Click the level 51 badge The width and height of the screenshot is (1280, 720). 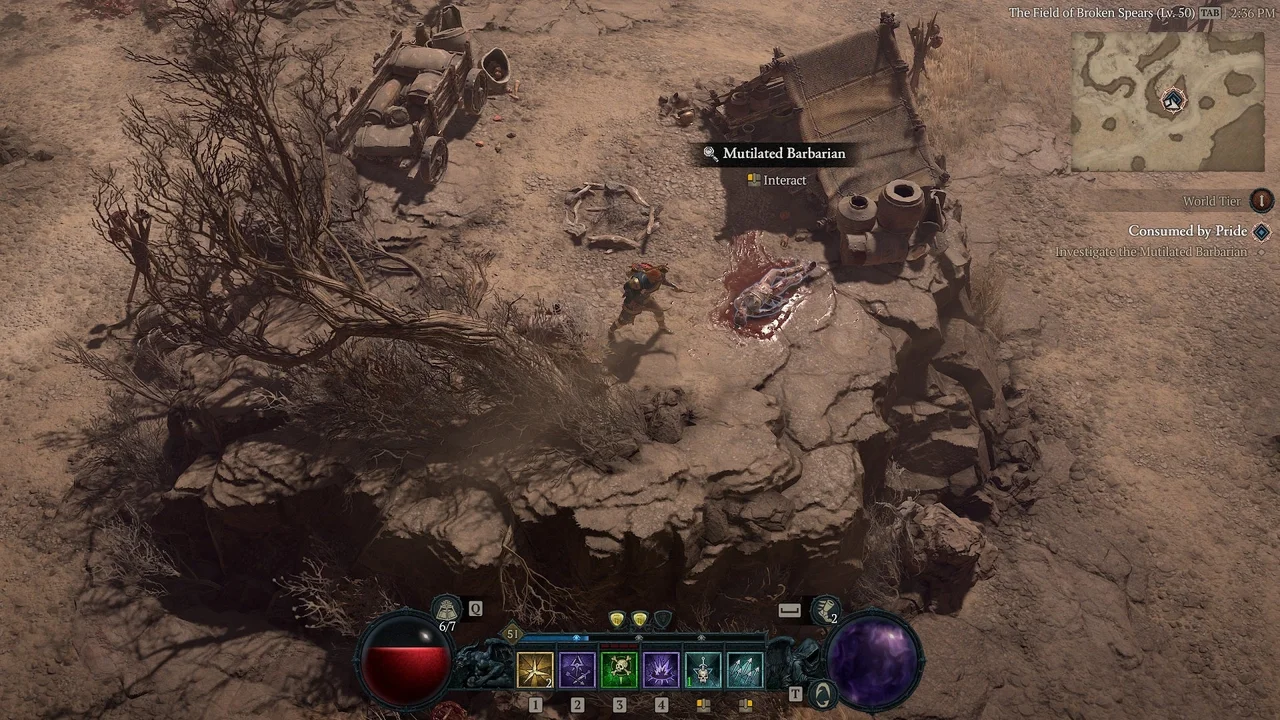(x=513, y=634)
